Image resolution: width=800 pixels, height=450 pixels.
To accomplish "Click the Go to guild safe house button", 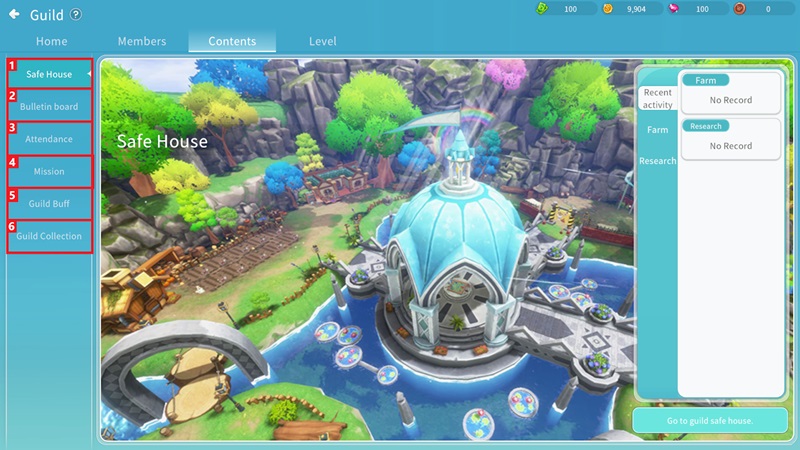I will (x=709, y=421).
